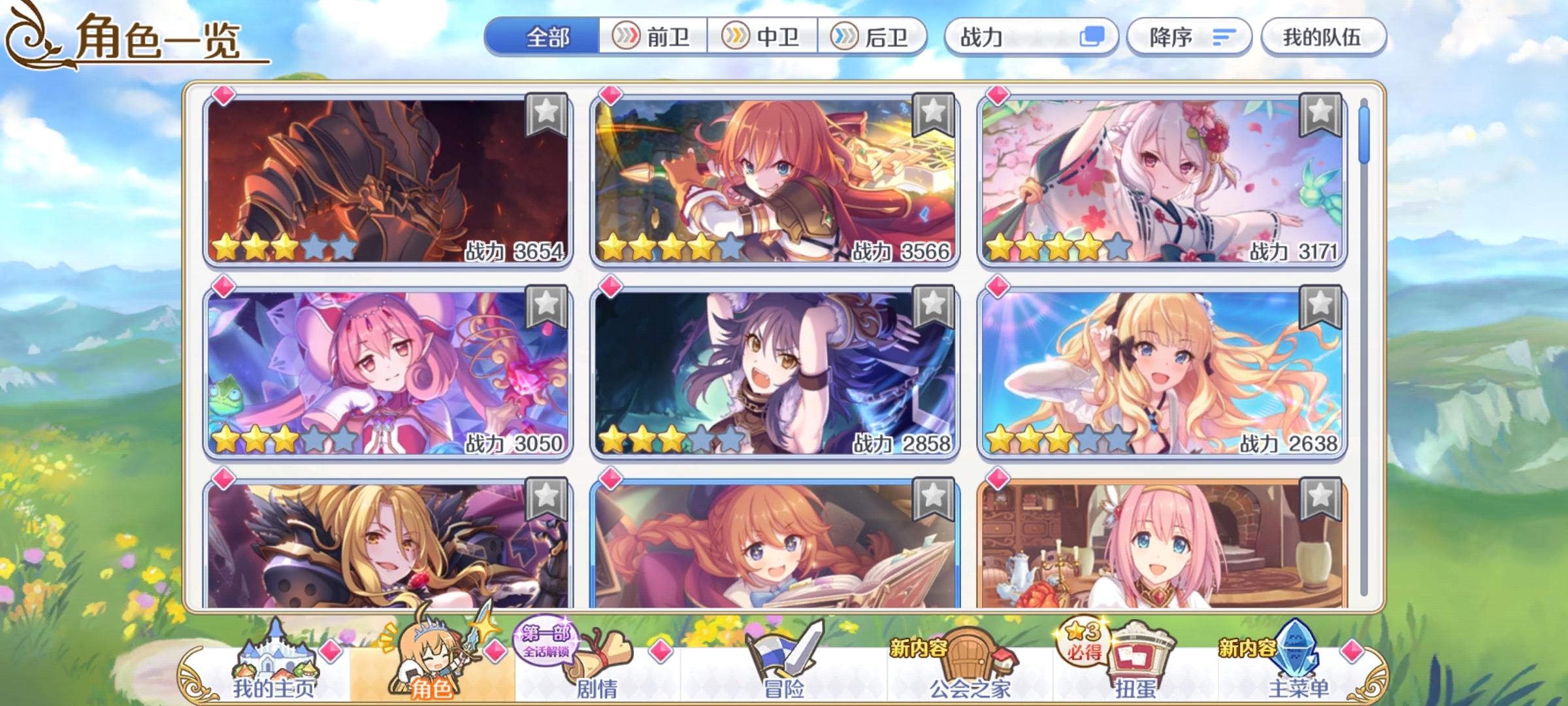This screenshot has height=706, width=1568.
Task: Filter by 后卫 rearguard tab
Action: point(875,38)
